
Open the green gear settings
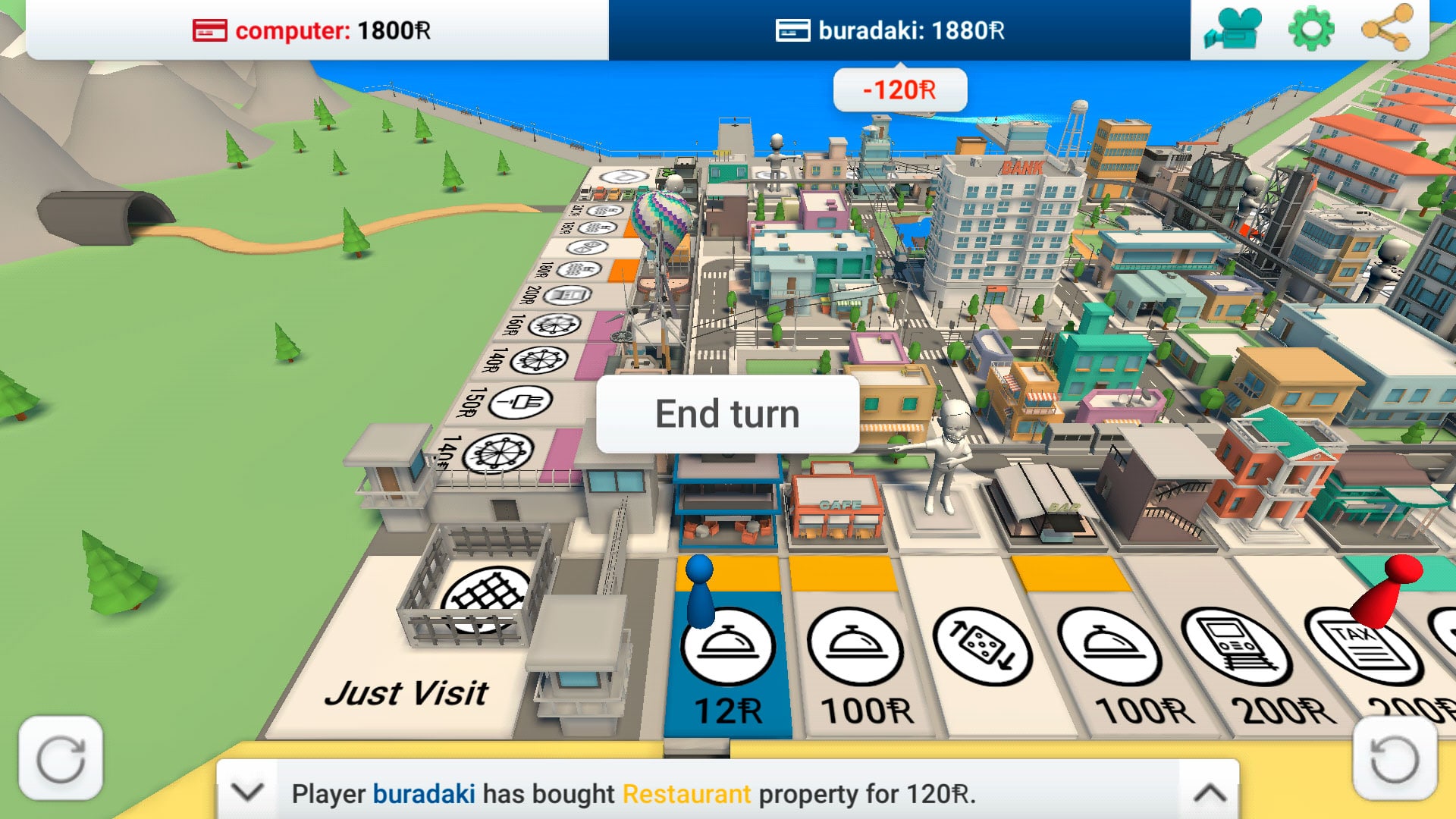tap(1310, 30)
